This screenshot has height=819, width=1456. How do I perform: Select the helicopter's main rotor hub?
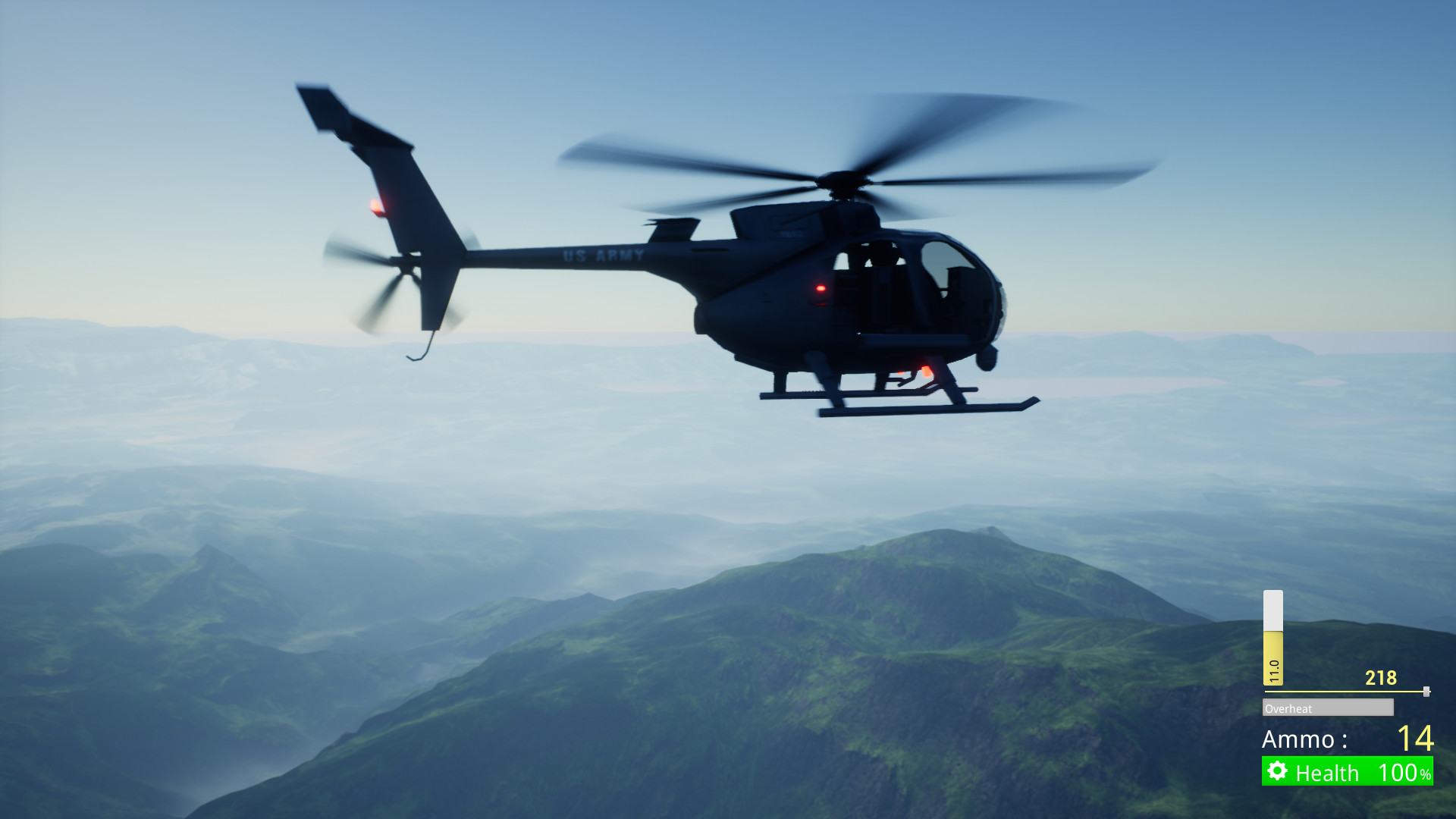tap(842, 182)
